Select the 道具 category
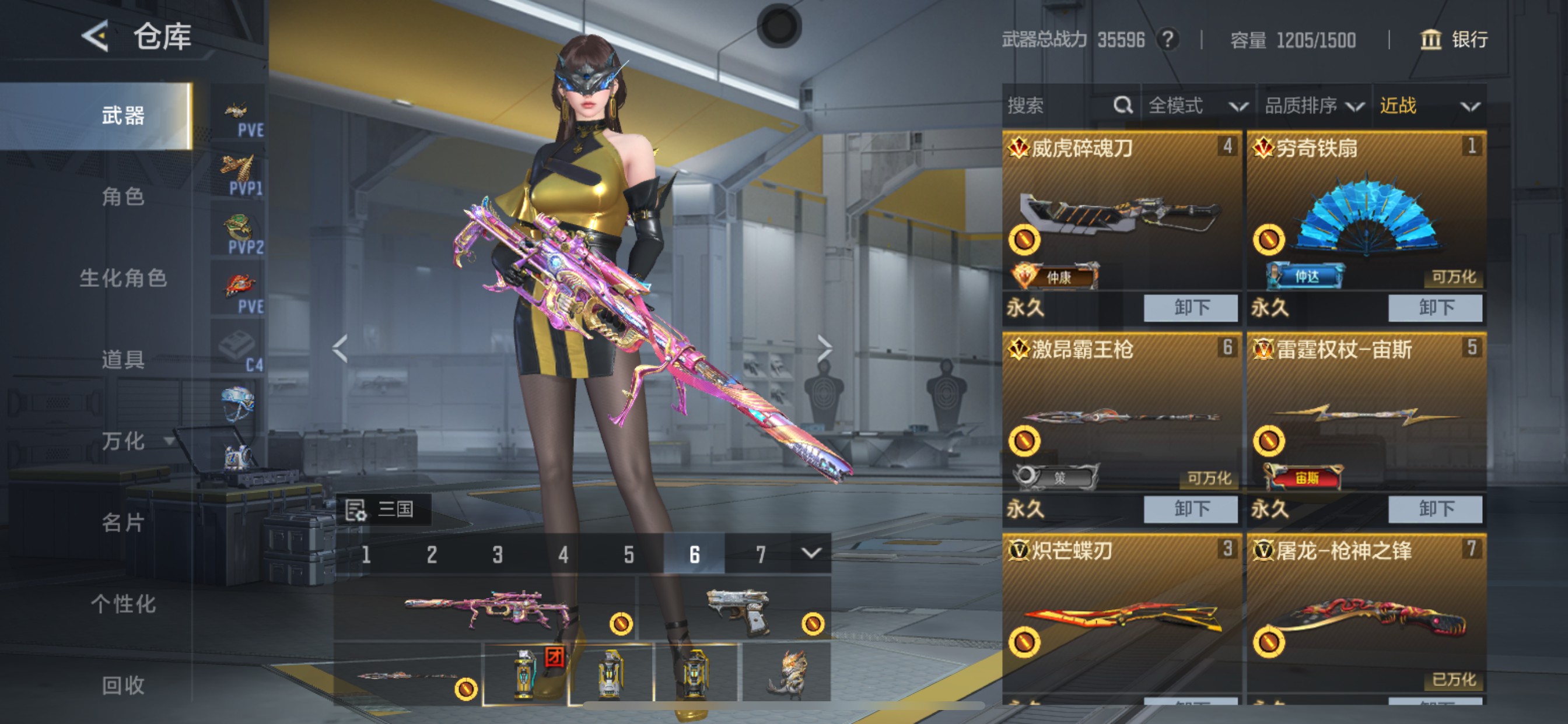Image resolution: width=1568 pixels, height=724 pixels. point(123,360)
